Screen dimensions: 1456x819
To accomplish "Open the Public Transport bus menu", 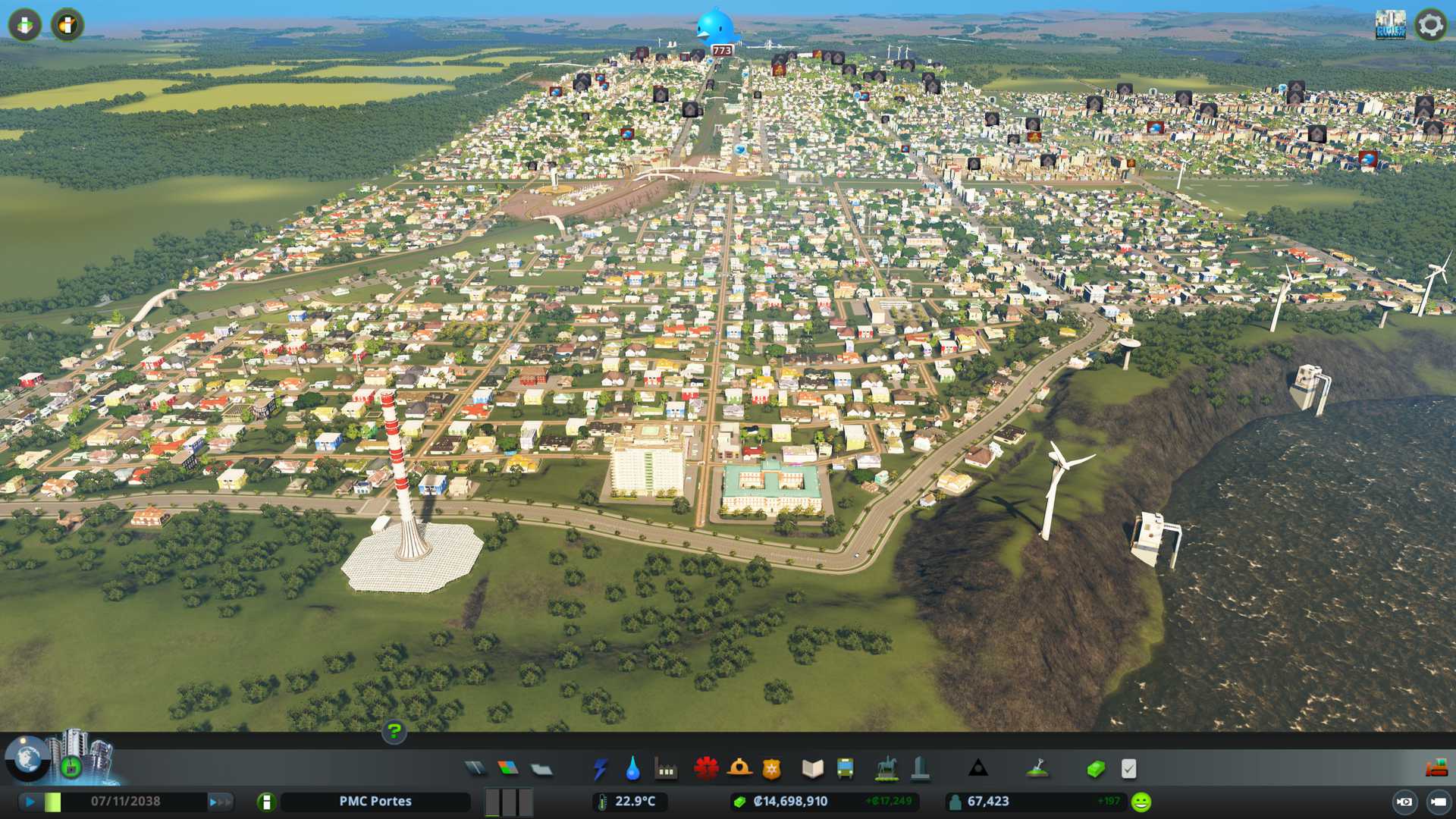I will [845, 769].
